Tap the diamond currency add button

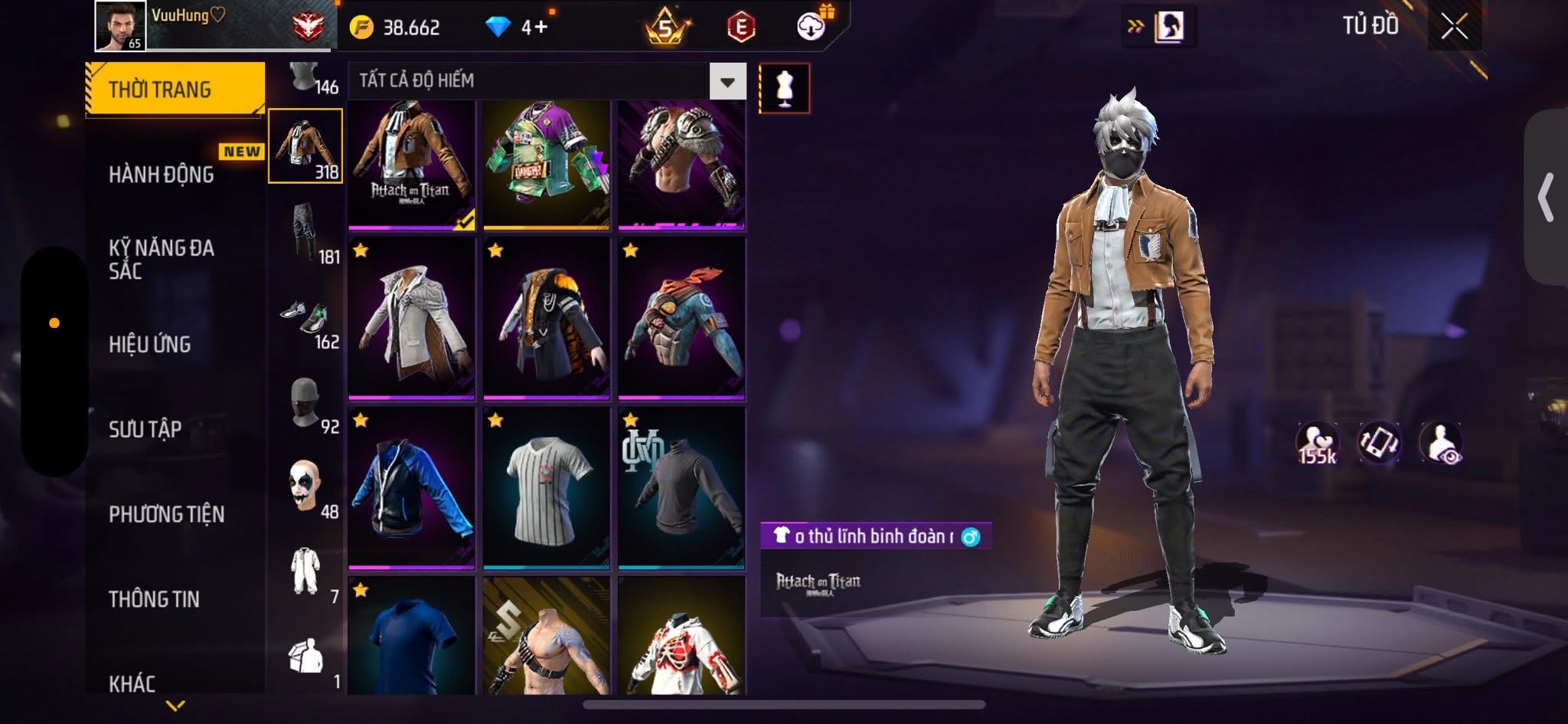(540, 28)
